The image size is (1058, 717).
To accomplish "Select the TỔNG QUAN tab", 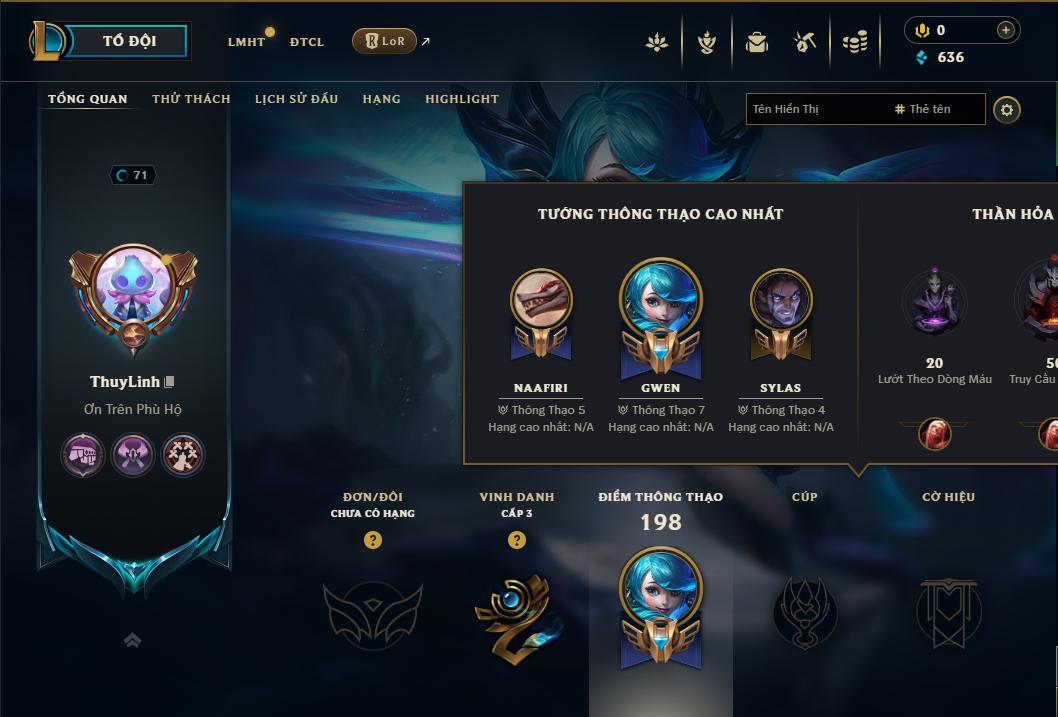I will pos(88,99).
